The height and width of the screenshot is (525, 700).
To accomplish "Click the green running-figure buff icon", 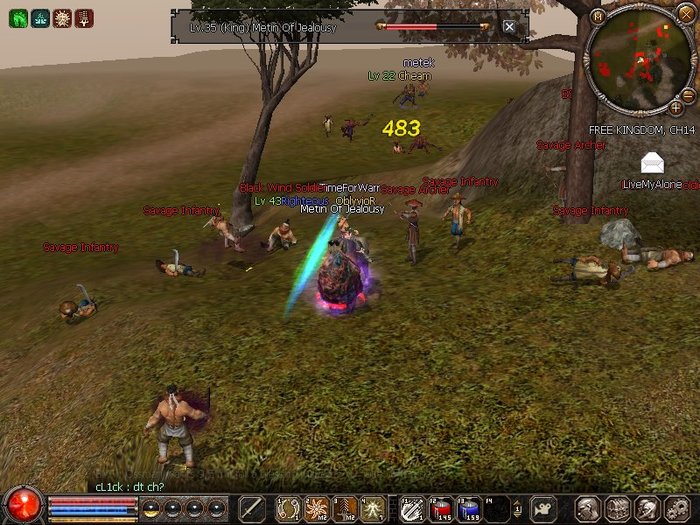I will pyautogui.click(x=17, y=18).
